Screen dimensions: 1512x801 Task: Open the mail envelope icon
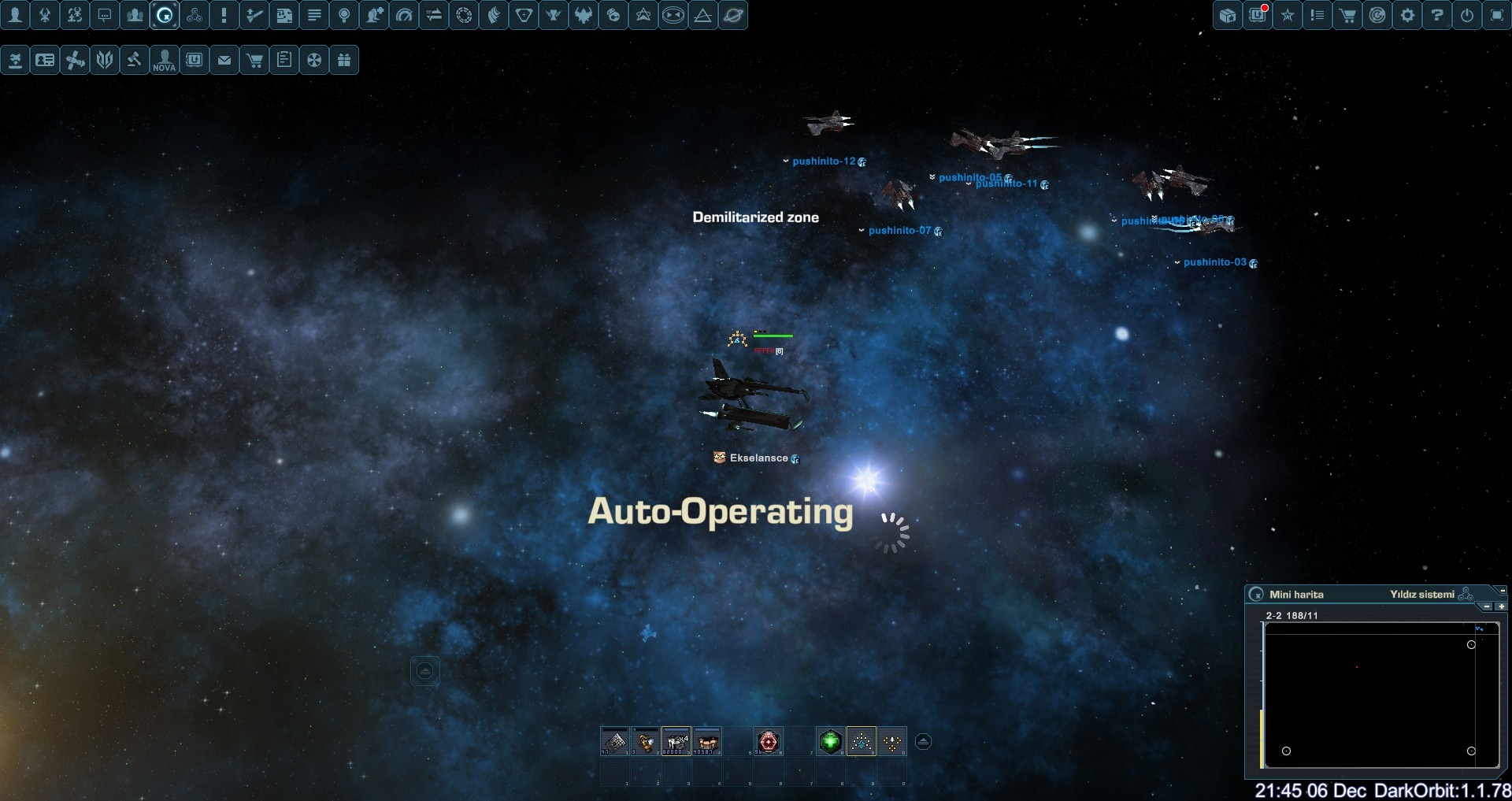(224, 60)
